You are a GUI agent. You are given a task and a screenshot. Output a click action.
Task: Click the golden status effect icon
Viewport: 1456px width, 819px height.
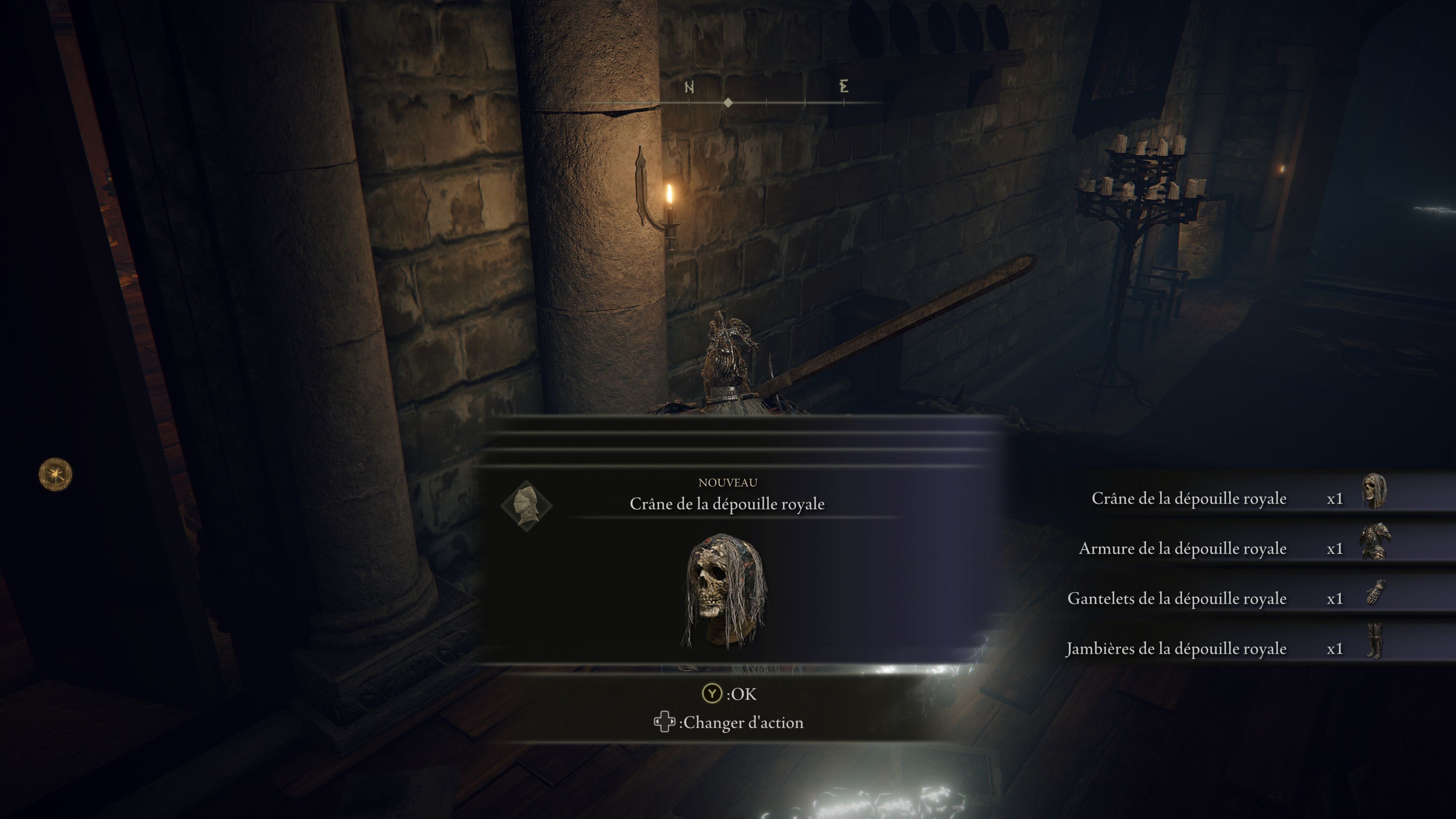55,474
